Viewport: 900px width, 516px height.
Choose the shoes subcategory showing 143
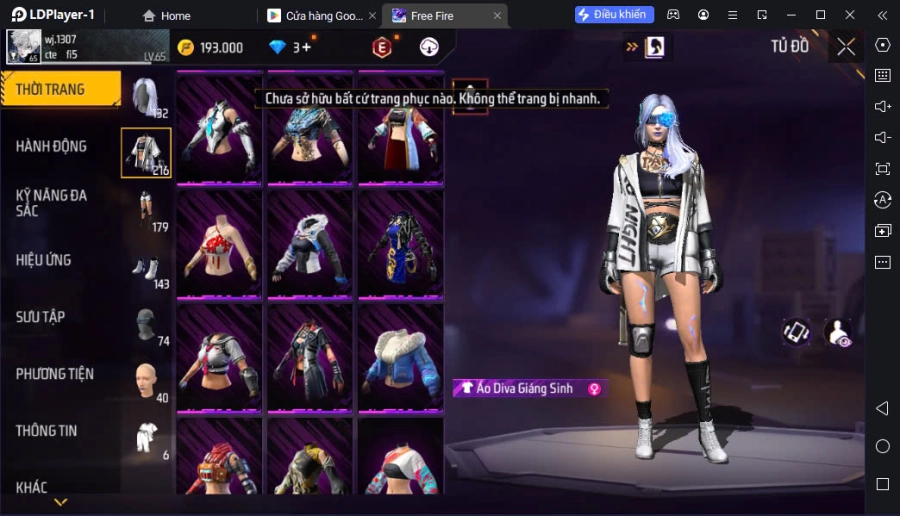pos(146,267)
